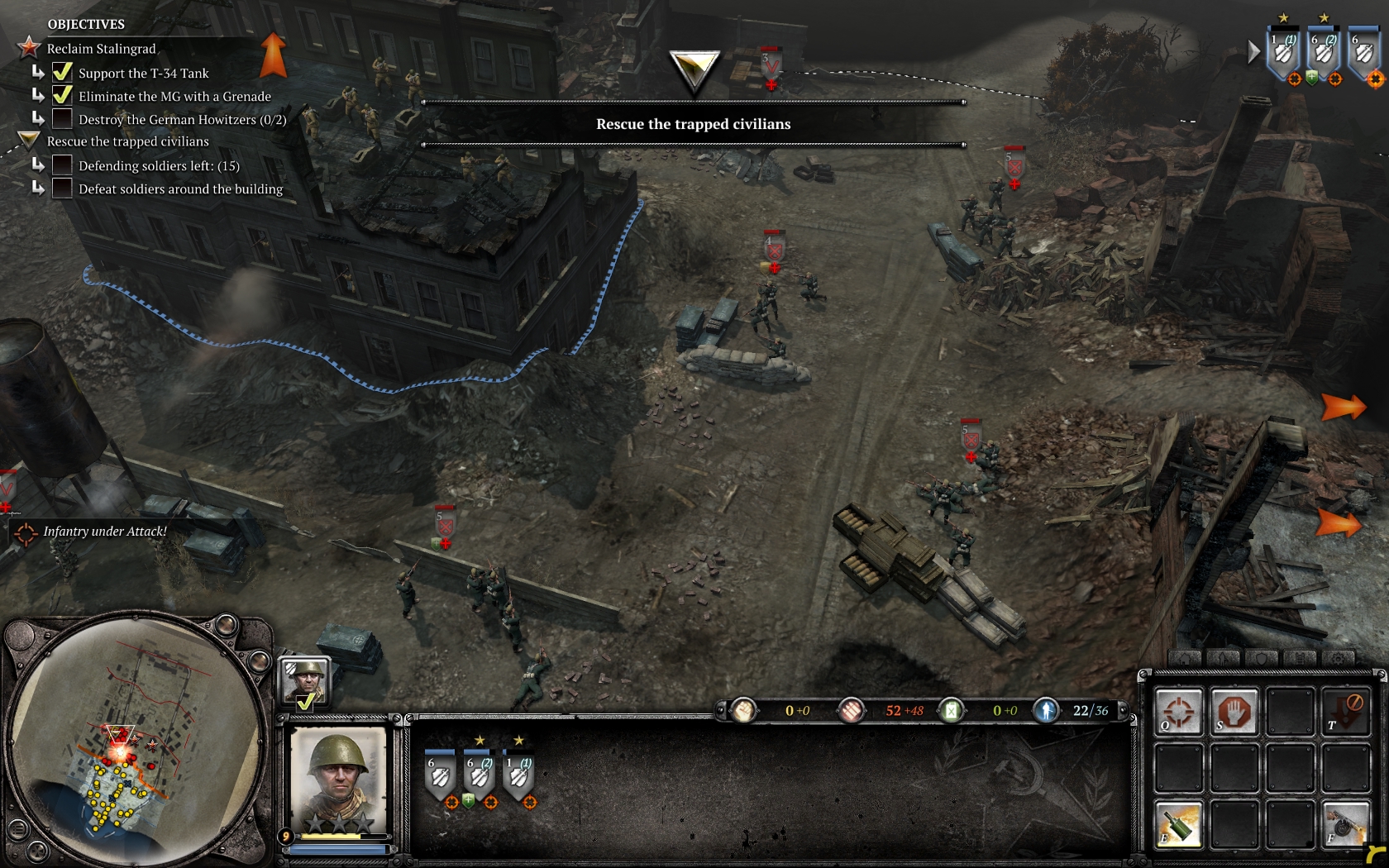
Task: Click the red stop hand command
Action: 1234,712
